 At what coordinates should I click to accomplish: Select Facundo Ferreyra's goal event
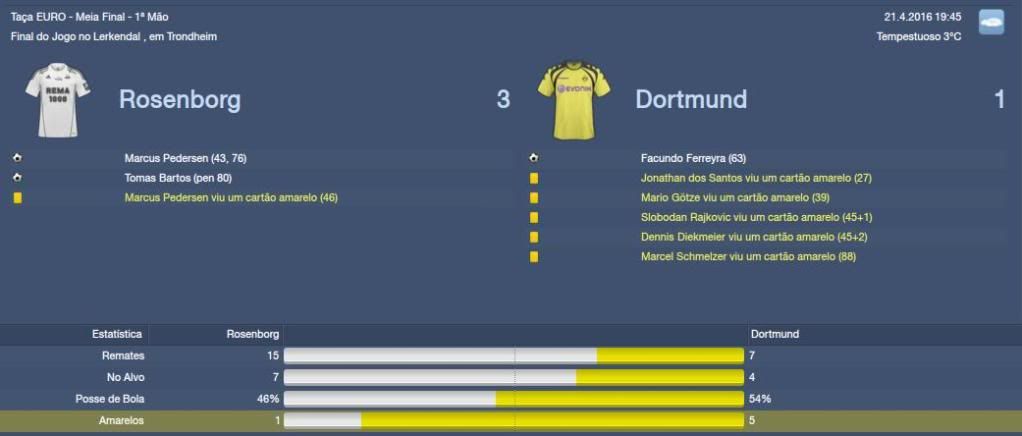pyautogui.click(x=693, y=158)
